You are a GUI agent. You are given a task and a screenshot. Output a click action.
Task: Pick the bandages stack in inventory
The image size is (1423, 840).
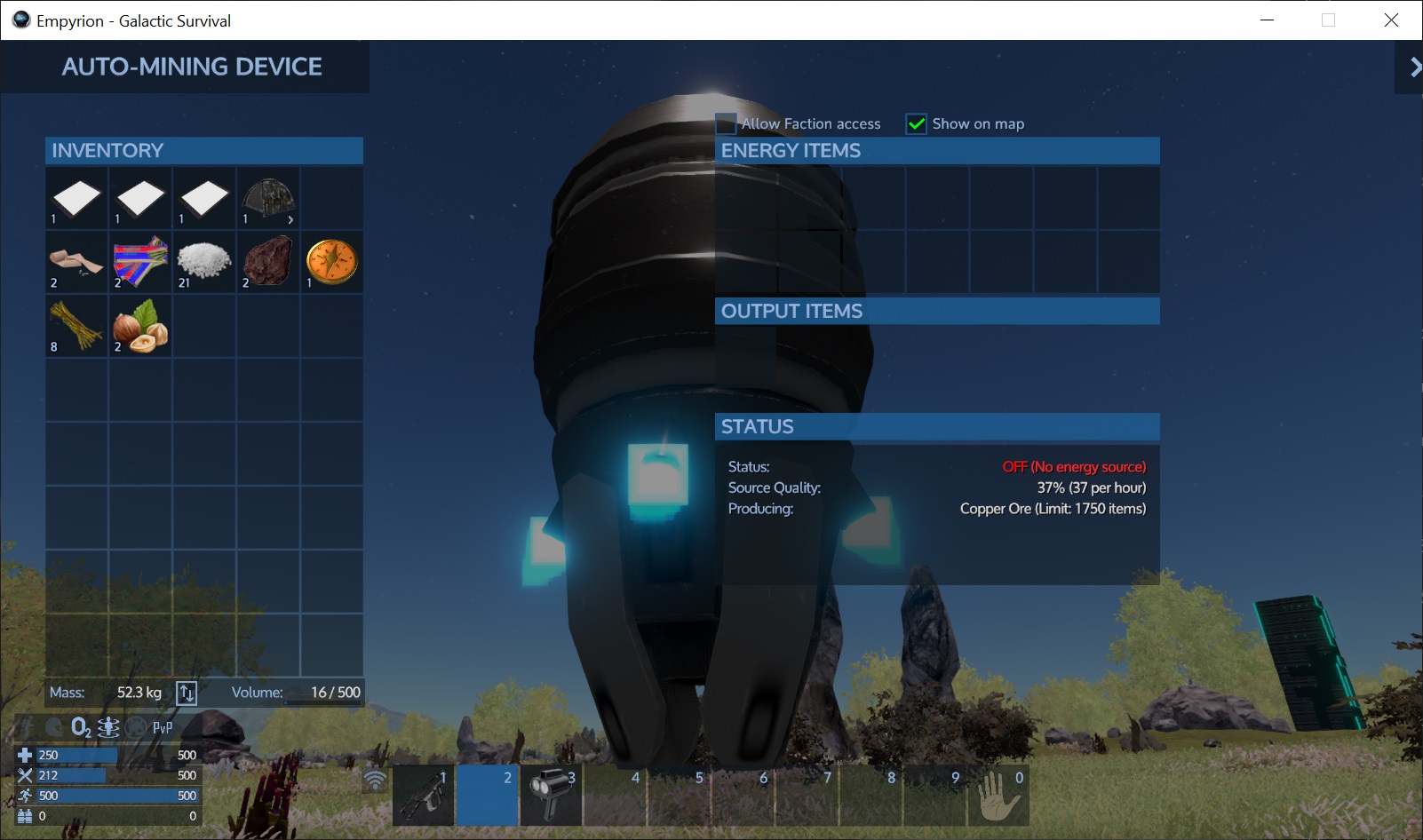76,262
